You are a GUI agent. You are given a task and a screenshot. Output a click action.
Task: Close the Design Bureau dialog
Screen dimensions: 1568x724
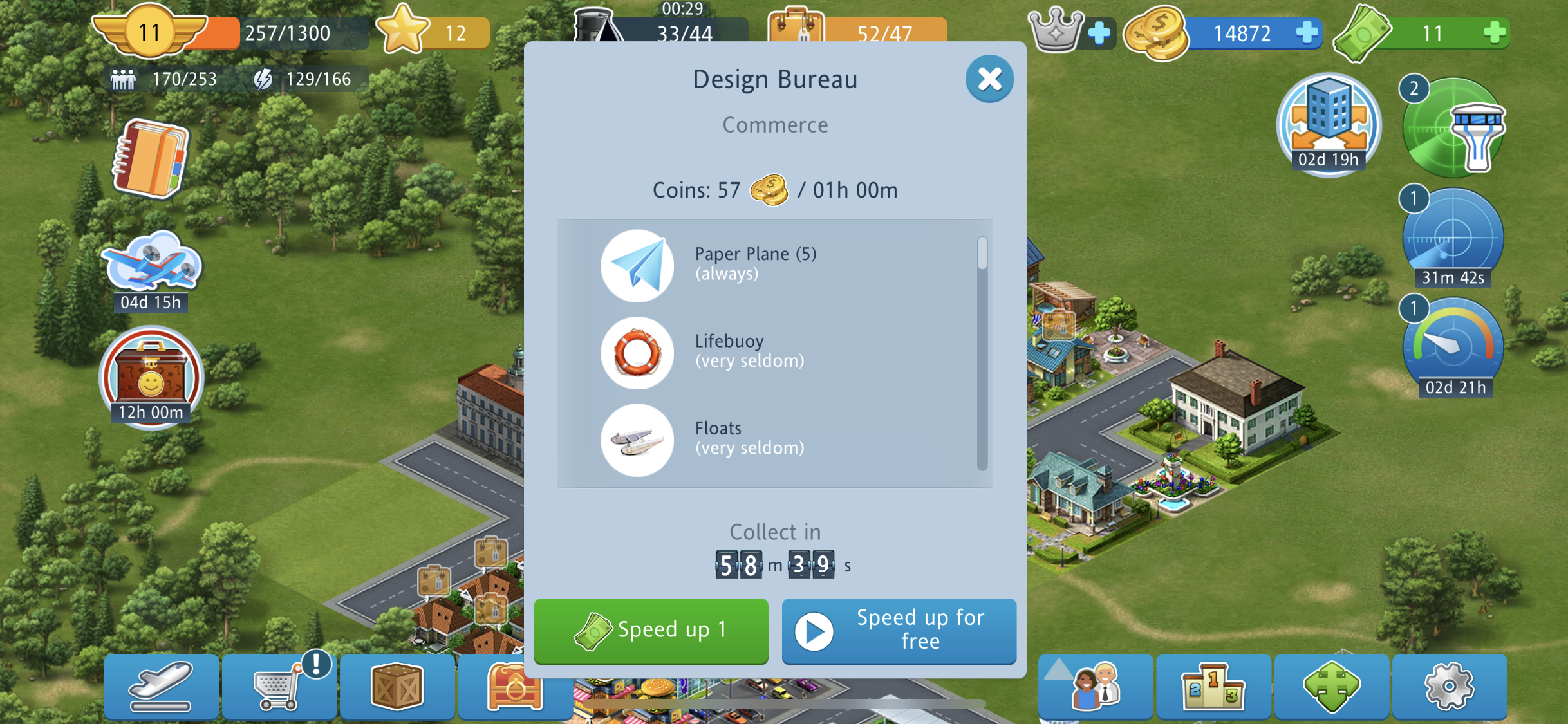(989, 79)
